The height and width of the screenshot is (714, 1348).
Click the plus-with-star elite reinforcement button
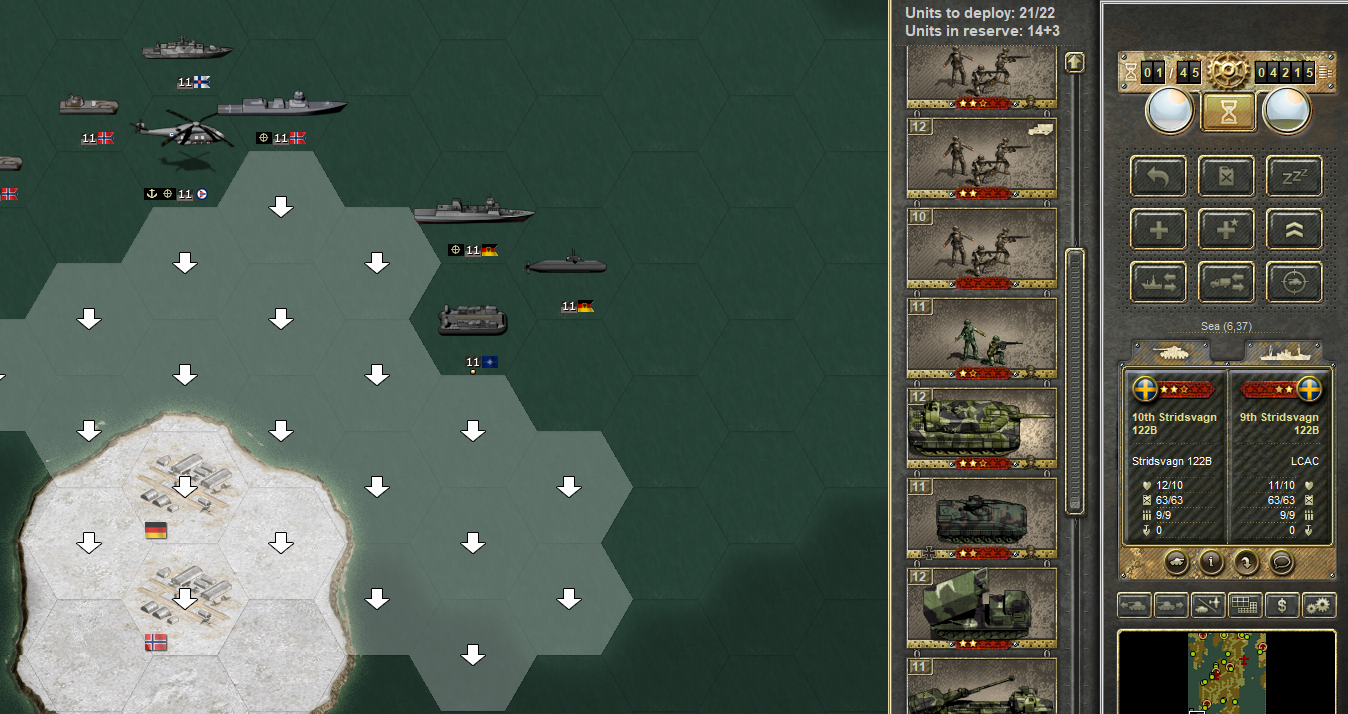pos(1227,230)
